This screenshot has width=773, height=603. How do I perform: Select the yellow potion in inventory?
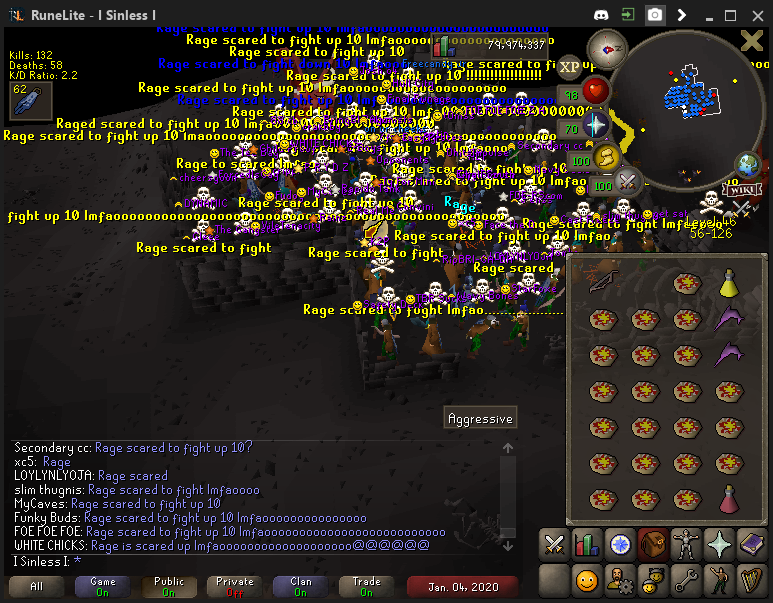coord(730,284)
